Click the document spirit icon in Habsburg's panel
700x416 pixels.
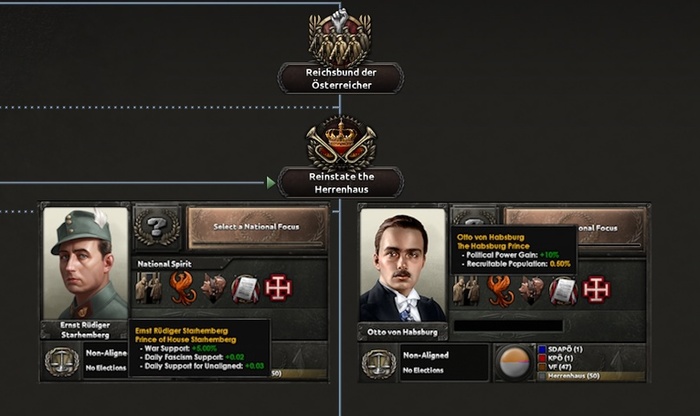tap(563, 289)
